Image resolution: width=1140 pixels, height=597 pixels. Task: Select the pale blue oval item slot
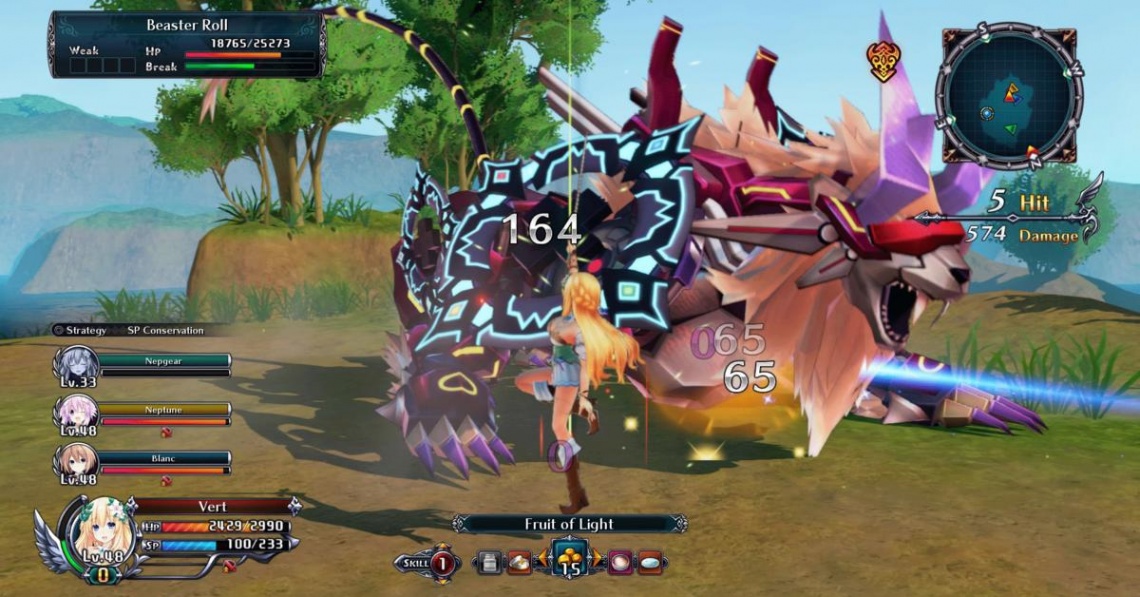point(650,563)
